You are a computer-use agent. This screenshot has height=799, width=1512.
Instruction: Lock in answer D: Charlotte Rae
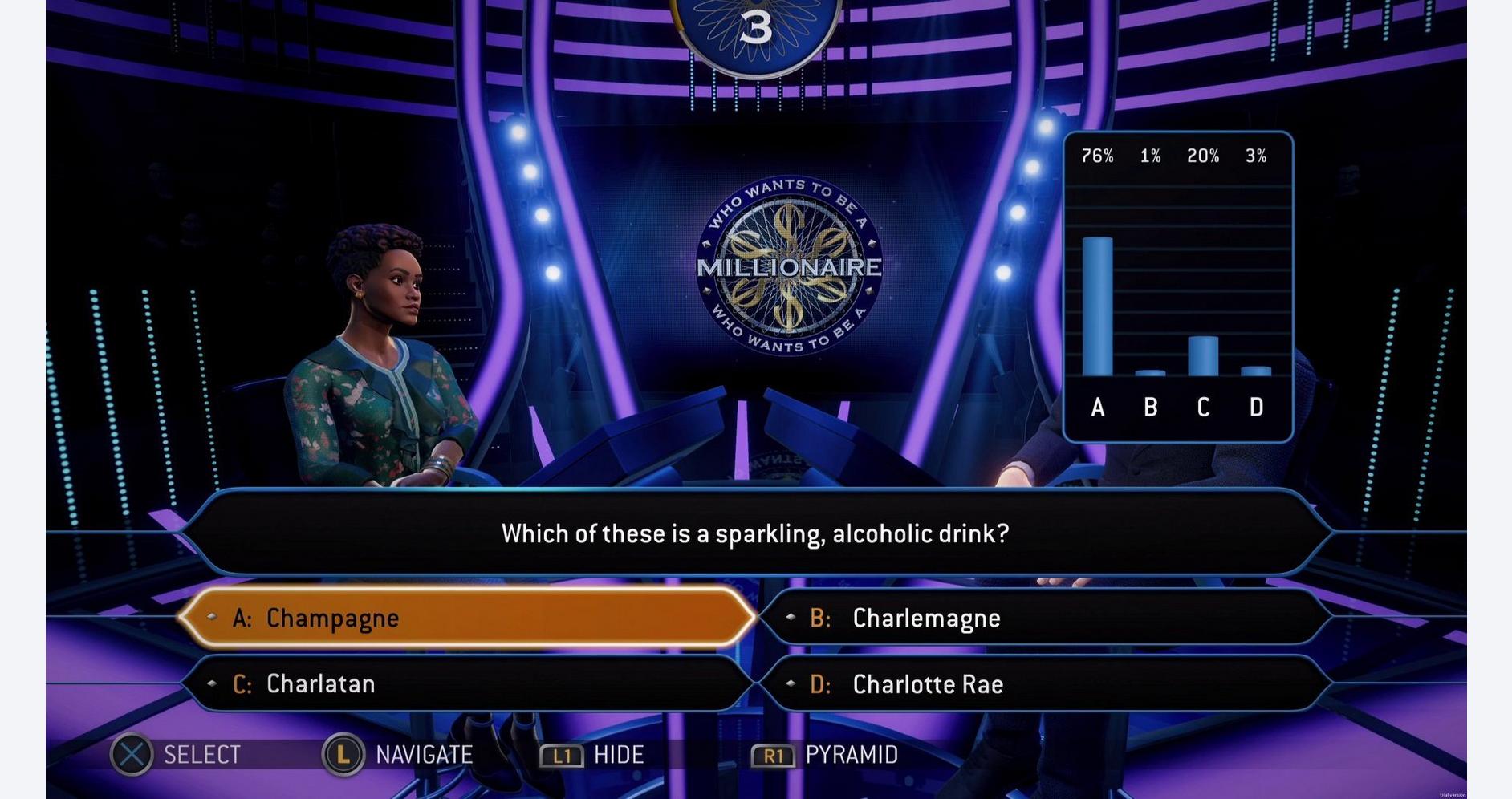[1043, 683]
